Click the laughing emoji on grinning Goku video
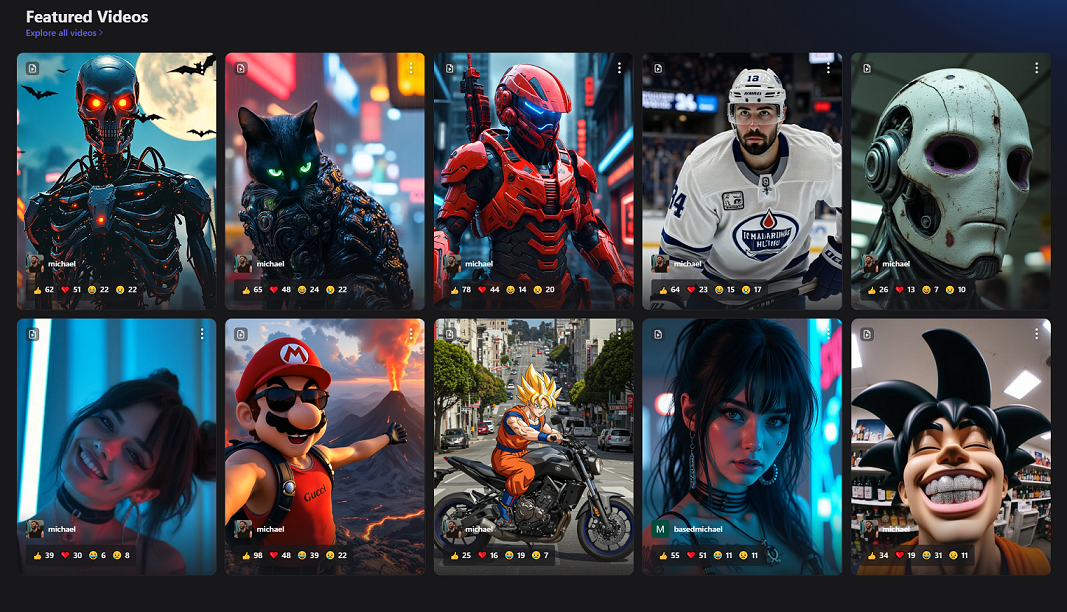Screen dimensions: 1067x612 pos(924,555)
